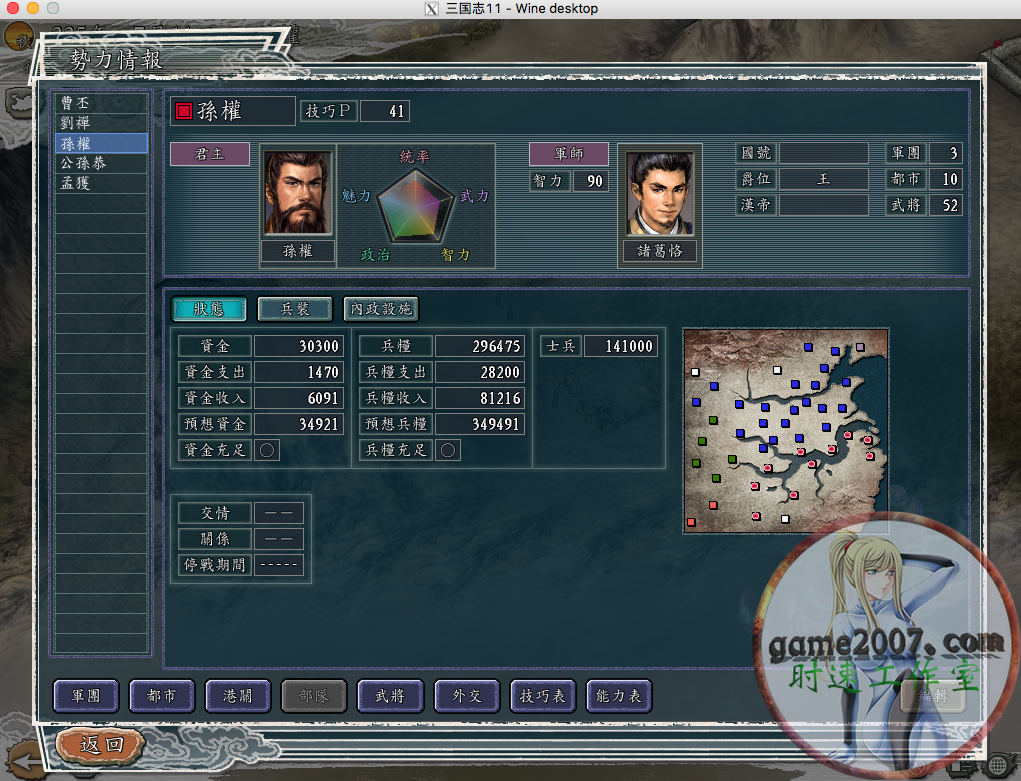This screenshot has width=1021, height=781.
Task: Click the 都市 button
Action: (x=162, y=696)
